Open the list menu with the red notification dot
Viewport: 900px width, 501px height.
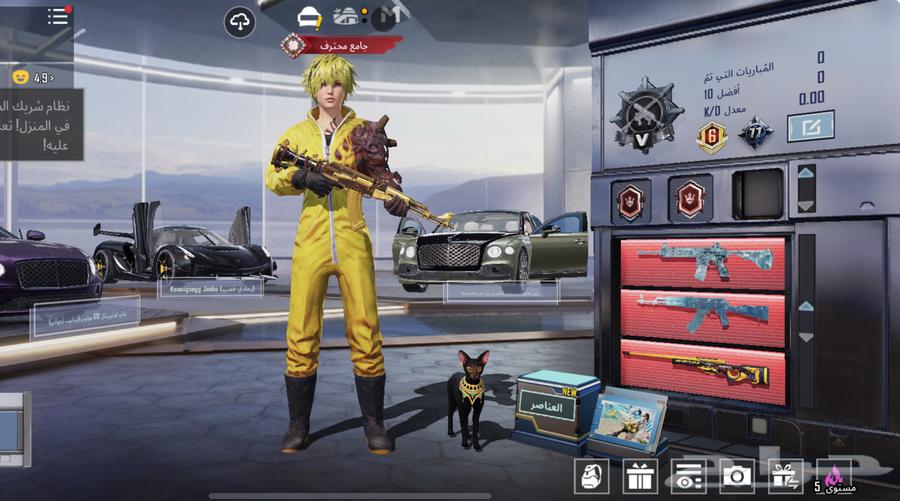pos(58,17)
